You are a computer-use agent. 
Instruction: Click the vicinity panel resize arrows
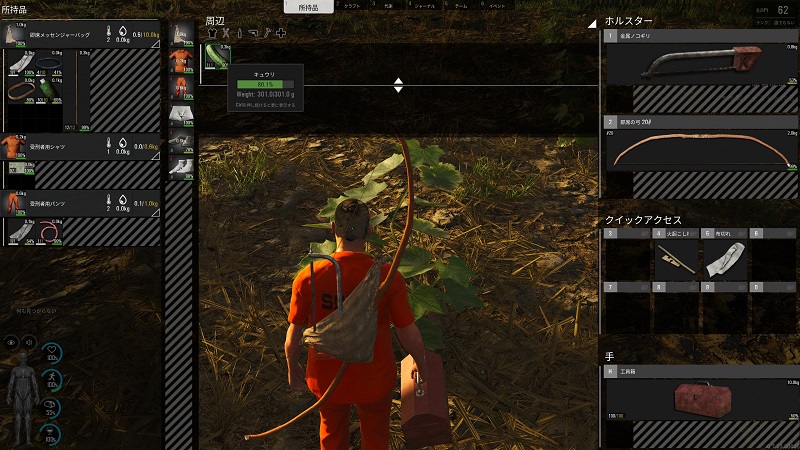(398, 85)
